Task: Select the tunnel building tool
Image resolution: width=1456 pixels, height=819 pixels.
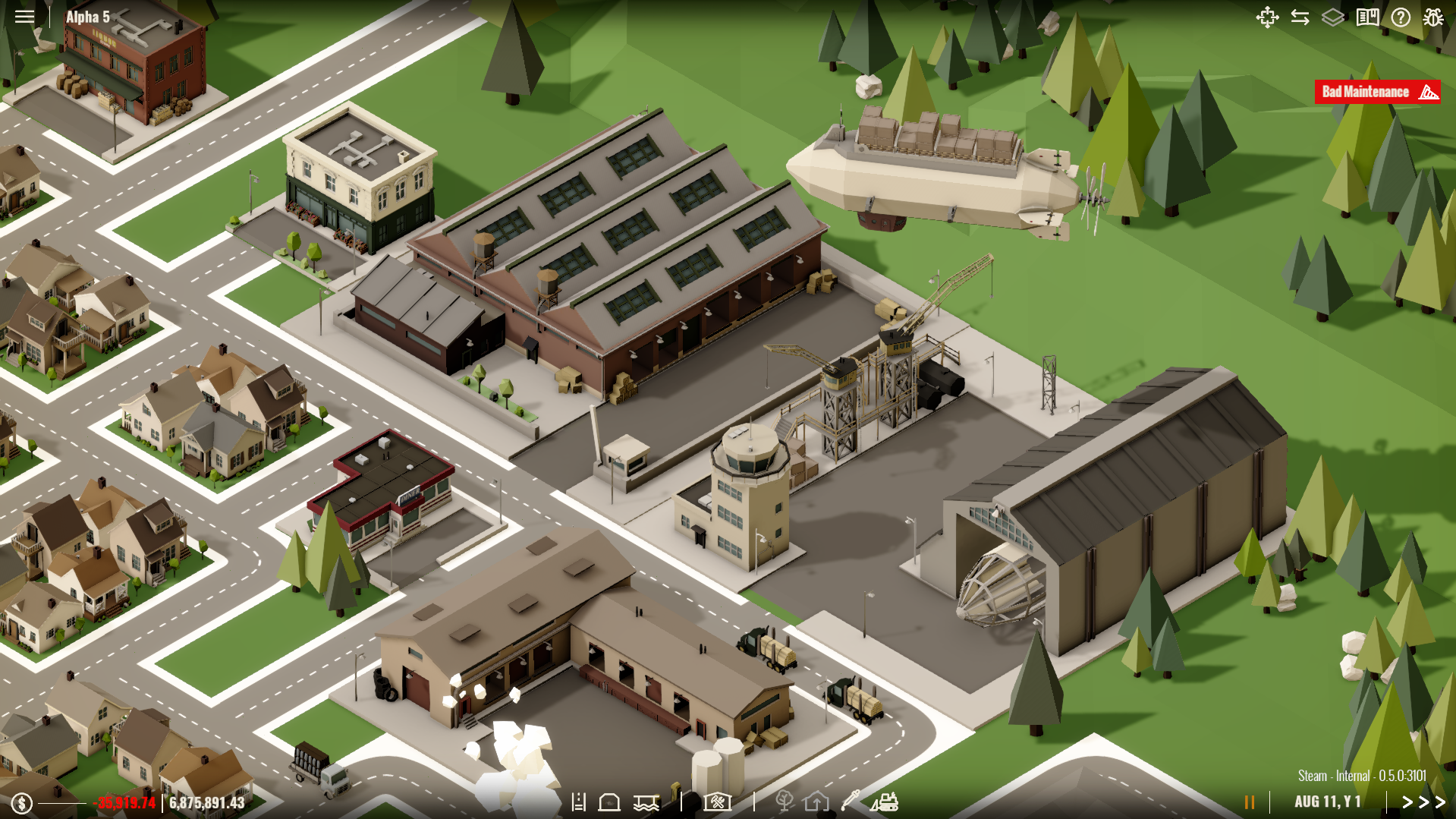Action: point(609,802)
